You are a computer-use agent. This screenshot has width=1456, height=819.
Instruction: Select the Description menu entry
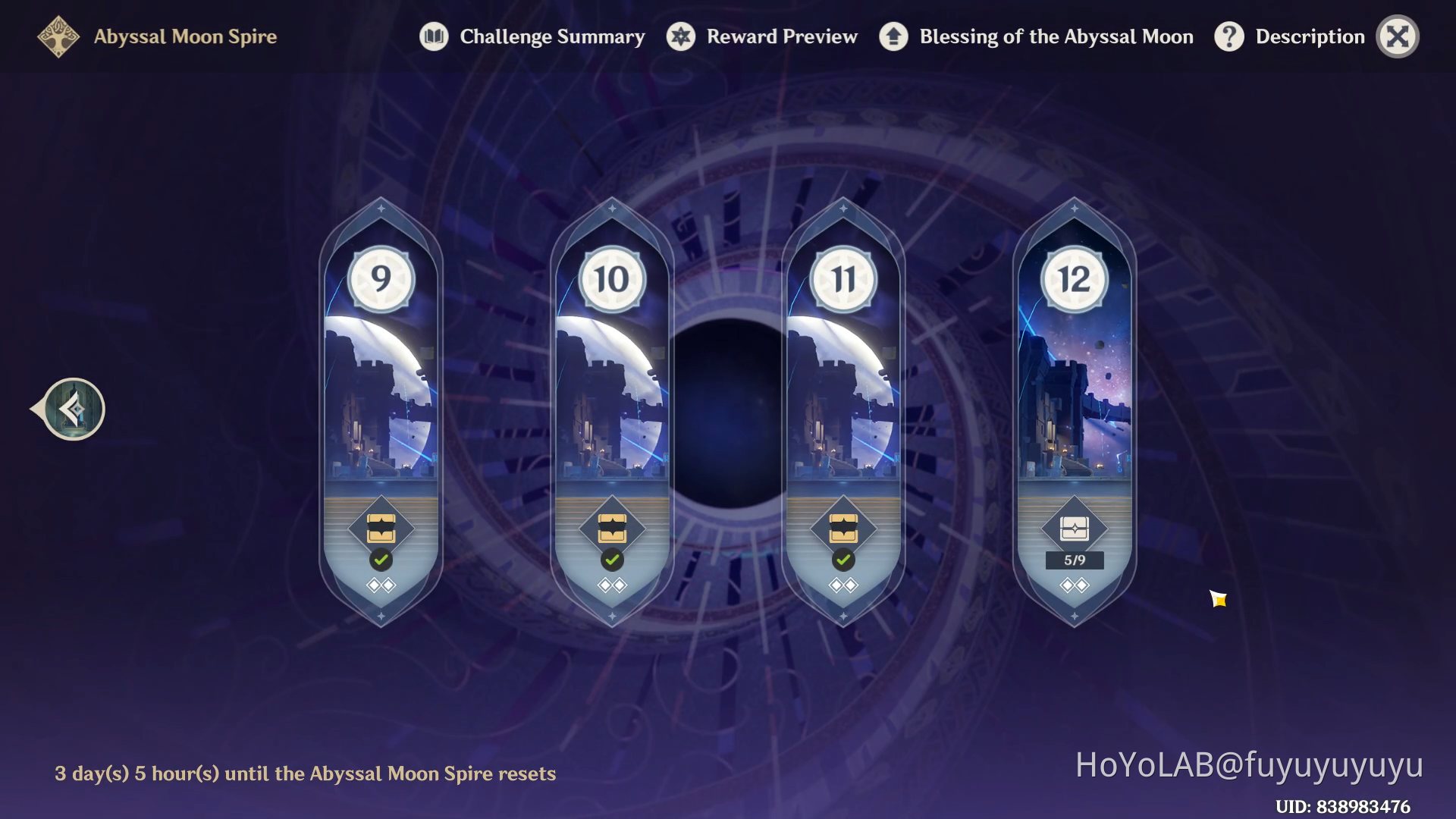click(1311, 36)
